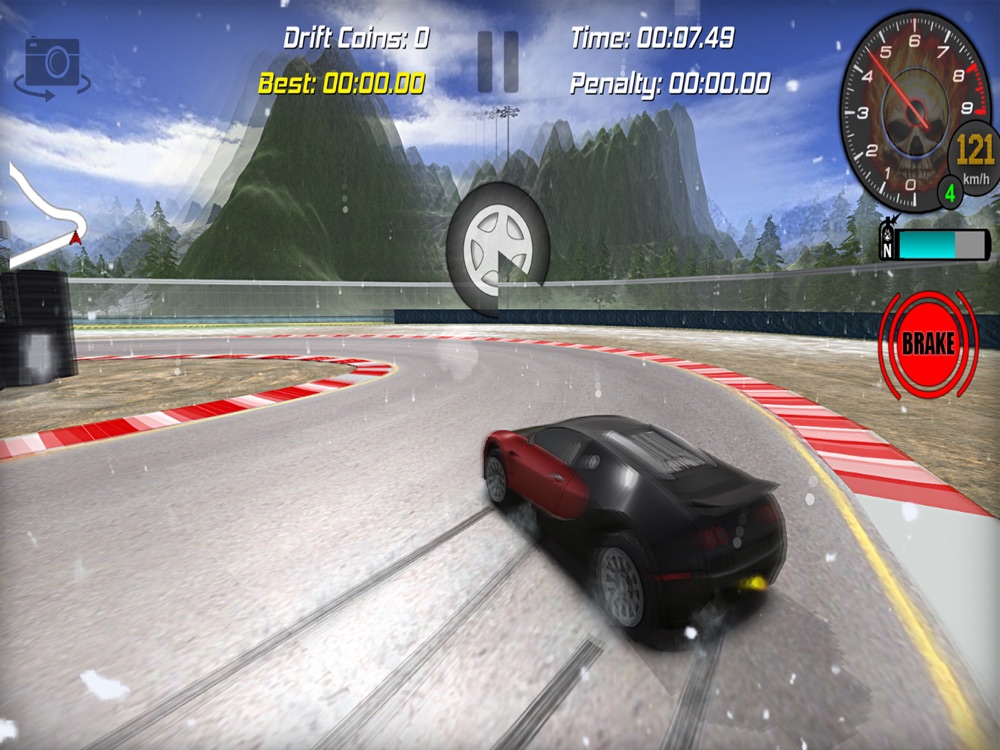Tap the red BRAKE button
The height and width of the screenshot is (750, 1000).
(x=927, y=344)
